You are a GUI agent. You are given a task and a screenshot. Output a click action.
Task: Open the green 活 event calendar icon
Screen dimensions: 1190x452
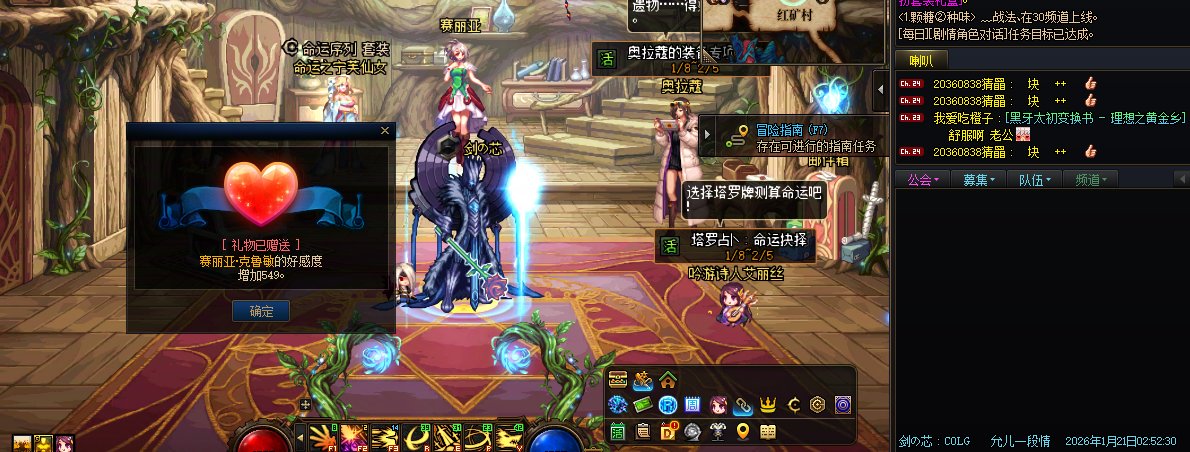[x=618, y=431]
